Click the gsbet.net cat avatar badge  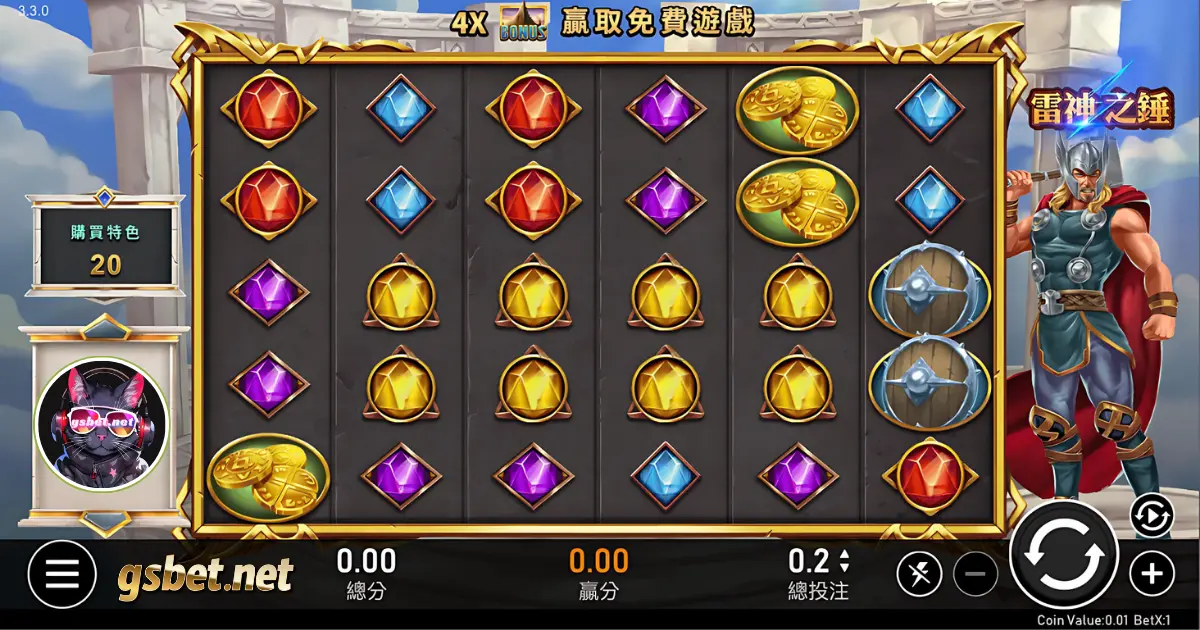coord(102,426)
